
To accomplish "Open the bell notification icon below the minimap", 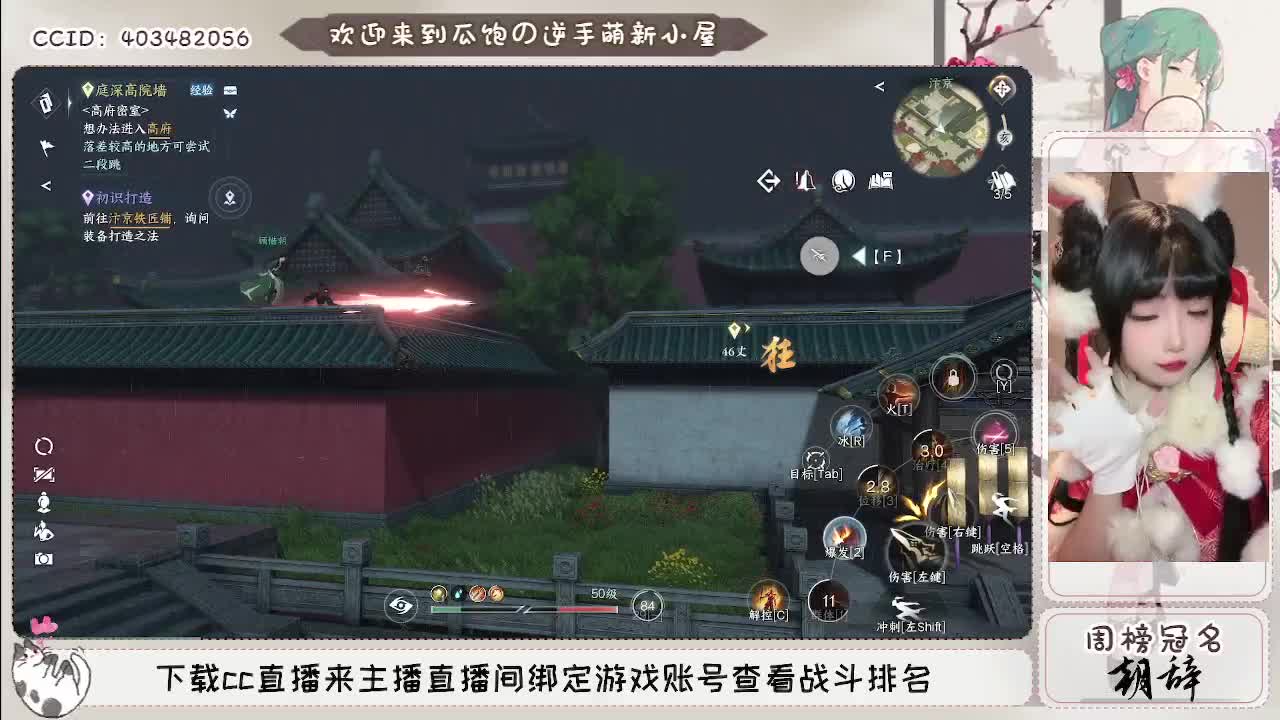I will click(x=804, y=181).
